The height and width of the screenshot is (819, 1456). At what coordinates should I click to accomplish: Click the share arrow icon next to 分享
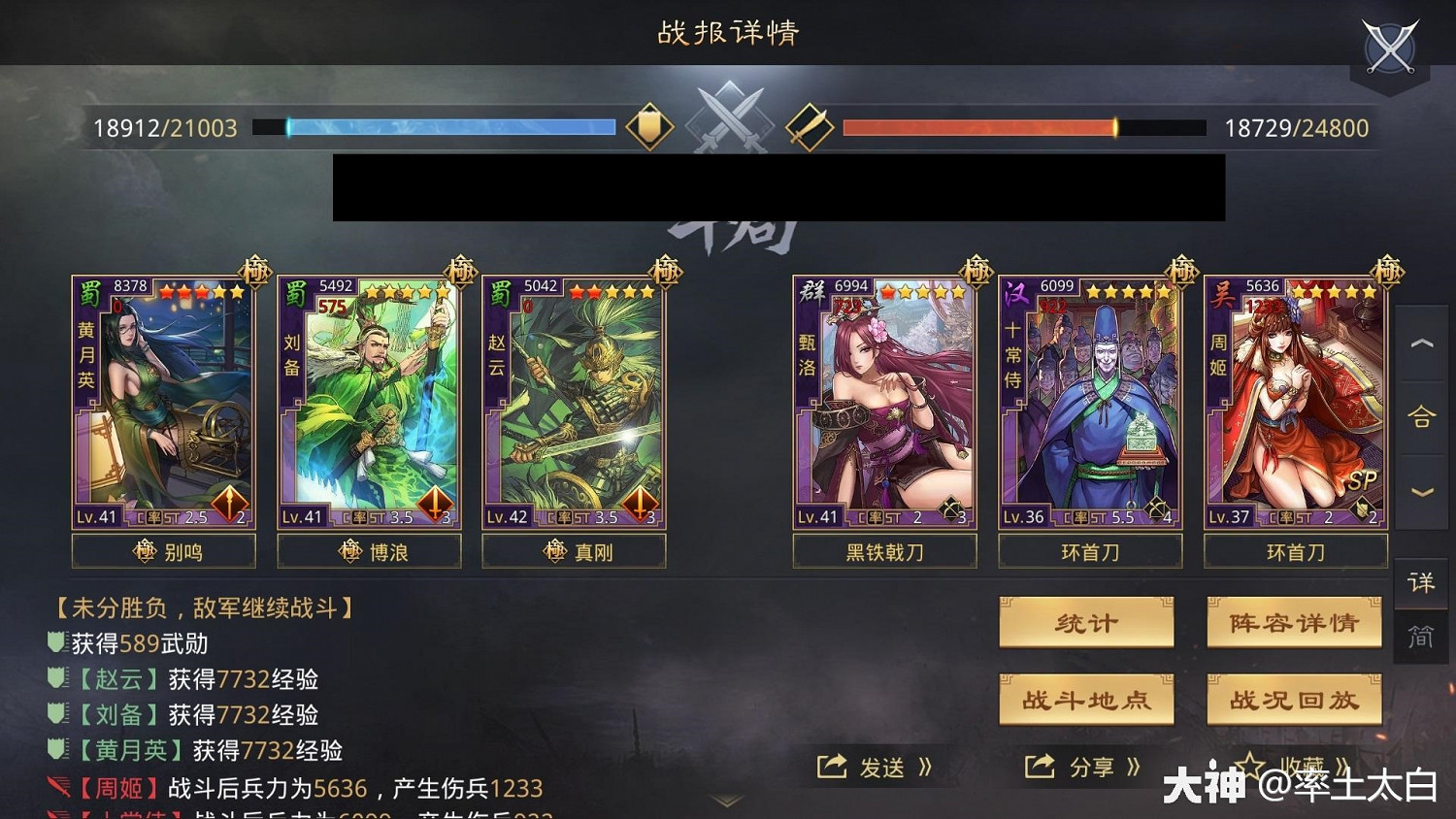pyautogui.click(x=1040, y=766)
